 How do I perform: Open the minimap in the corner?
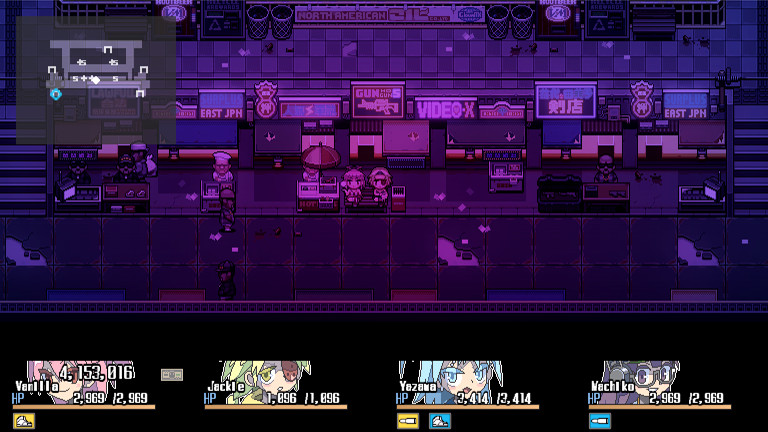click(95, 80)
